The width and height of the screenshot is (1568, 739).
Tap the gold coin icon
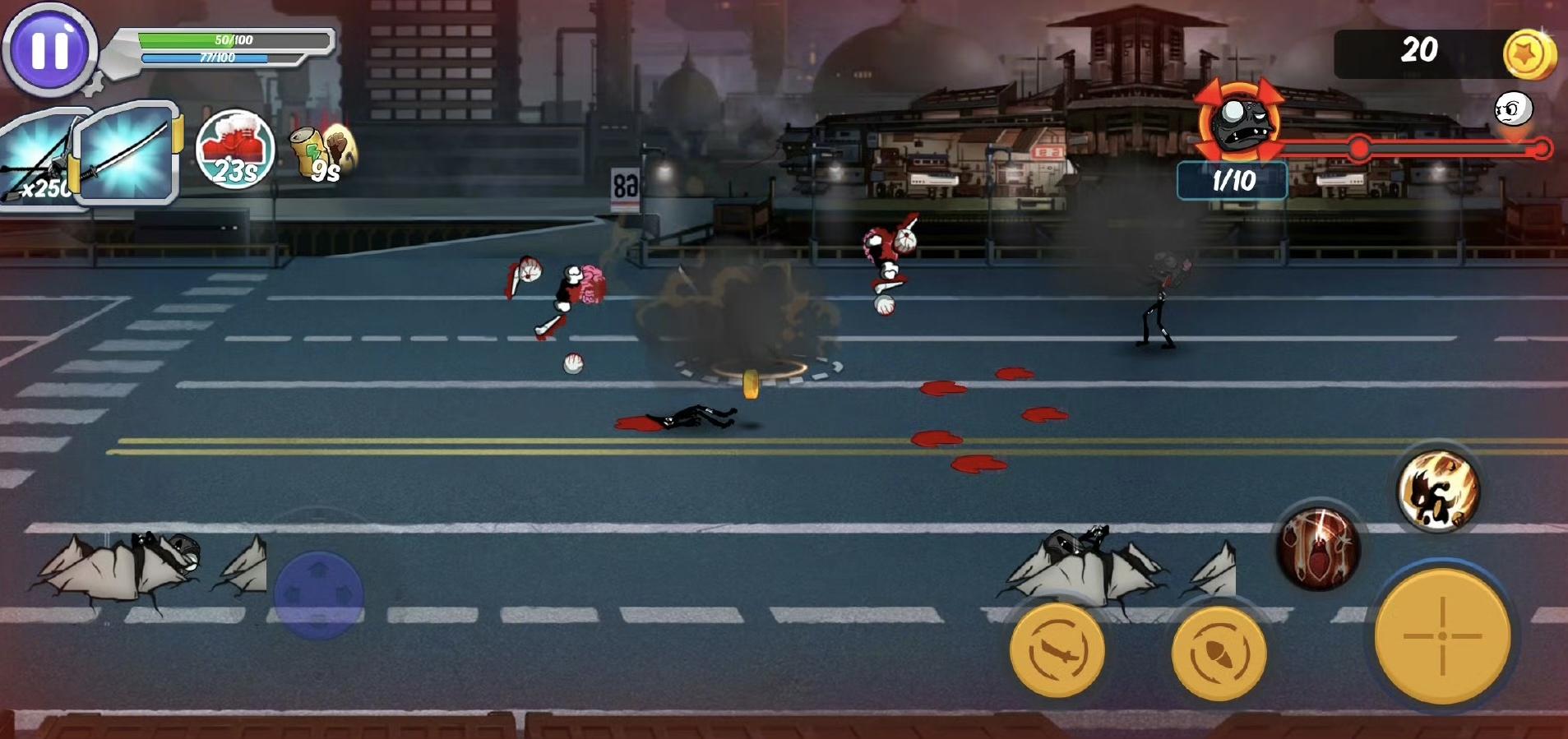click(x=1529, y=55)
